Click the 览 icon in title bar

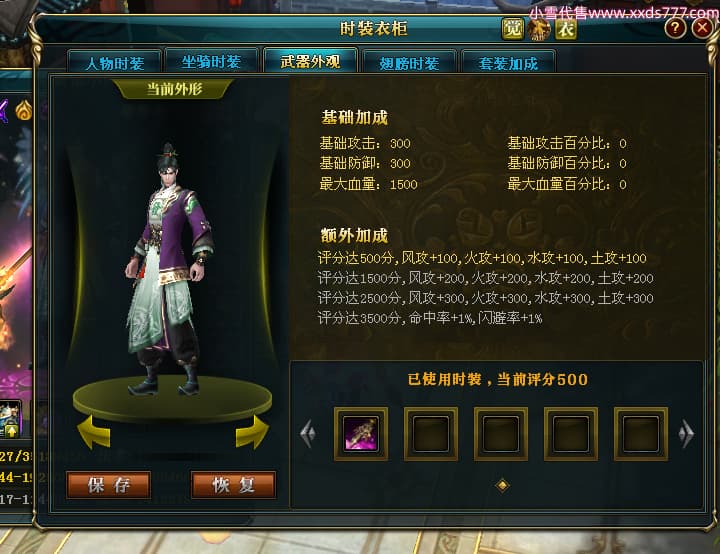pos(513,28)
